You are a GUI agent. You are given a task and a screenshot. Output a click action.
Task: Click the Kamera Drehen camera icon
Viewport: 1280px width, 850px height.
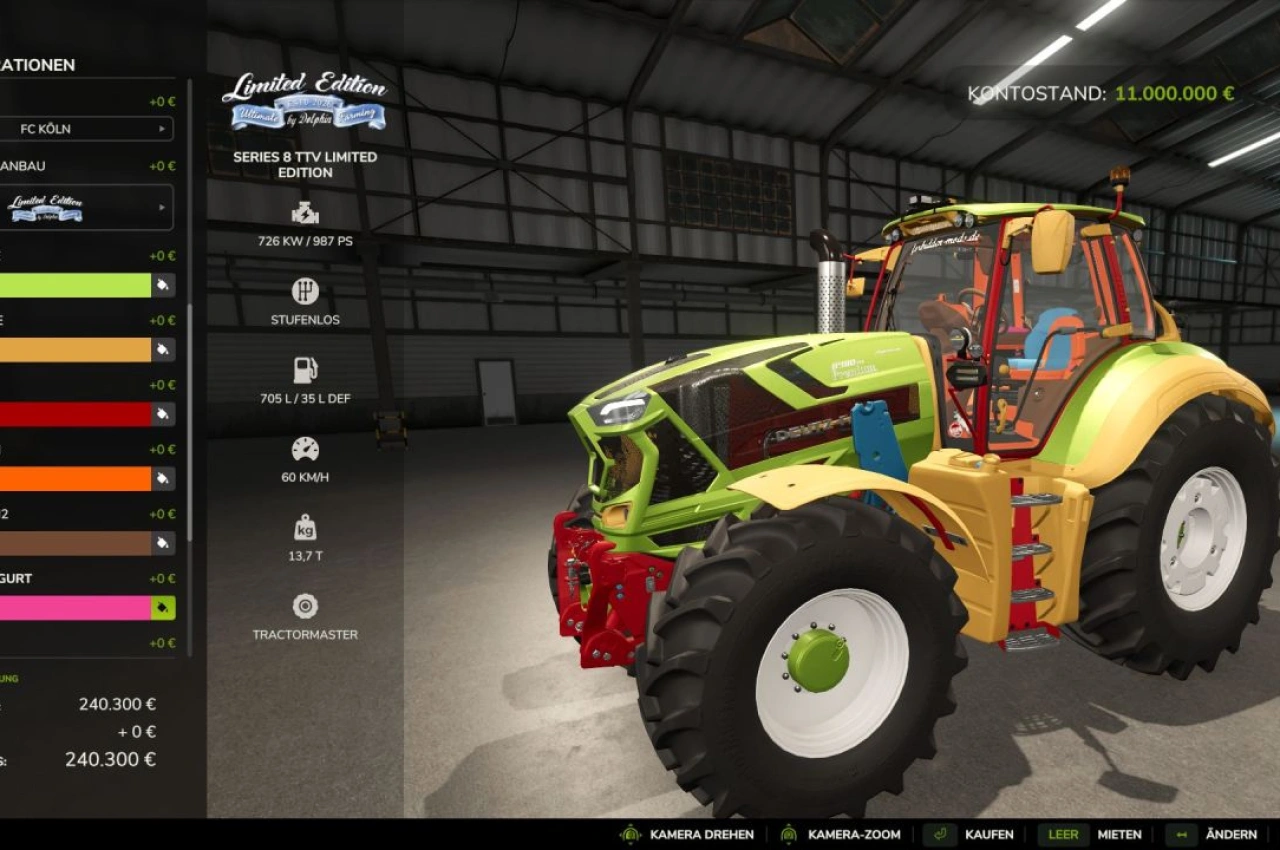630,834
